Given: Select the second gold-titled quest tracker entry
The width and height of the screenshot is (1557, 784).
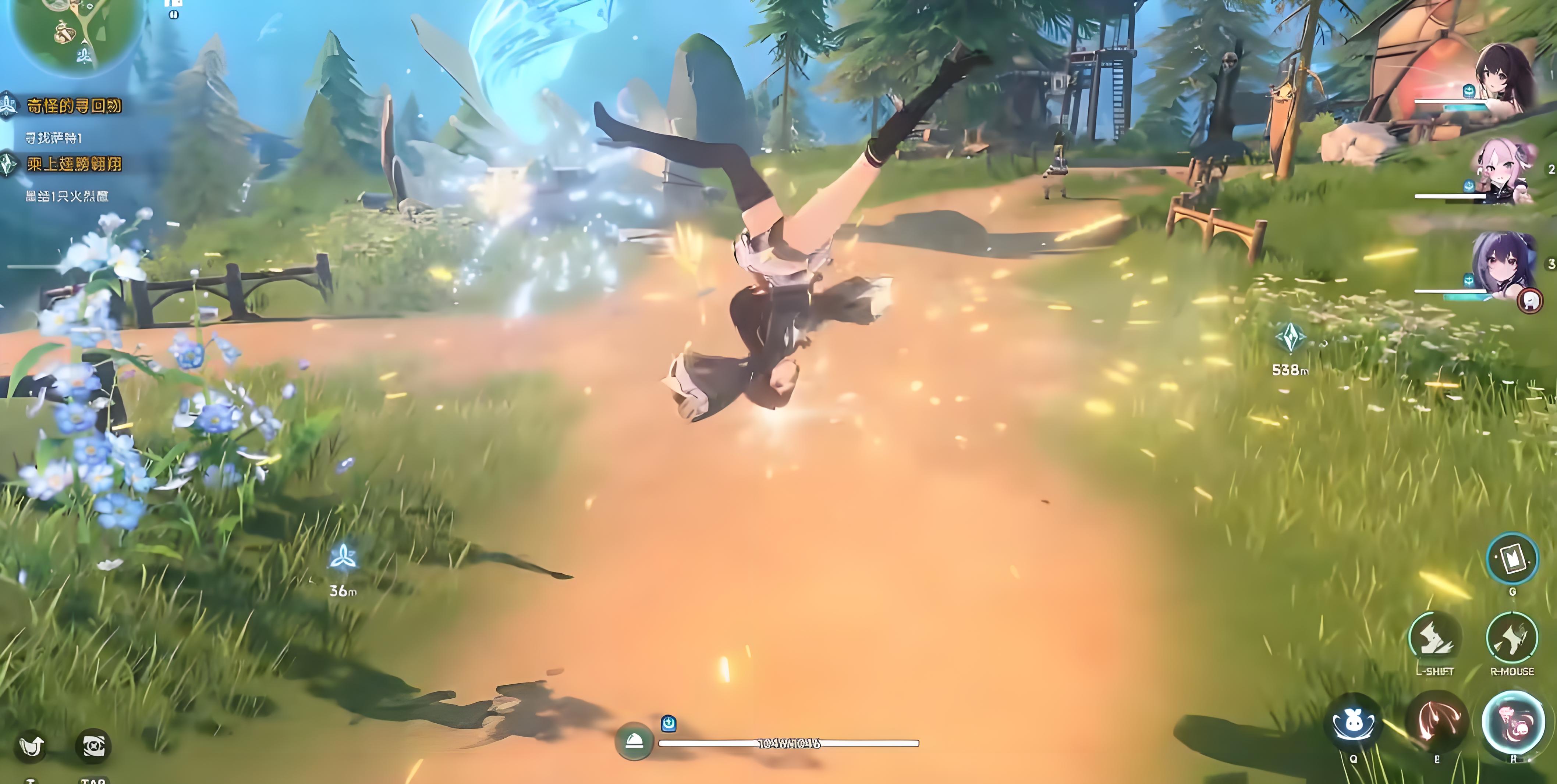Looking at the screenshot, I should tap(74, 164).
